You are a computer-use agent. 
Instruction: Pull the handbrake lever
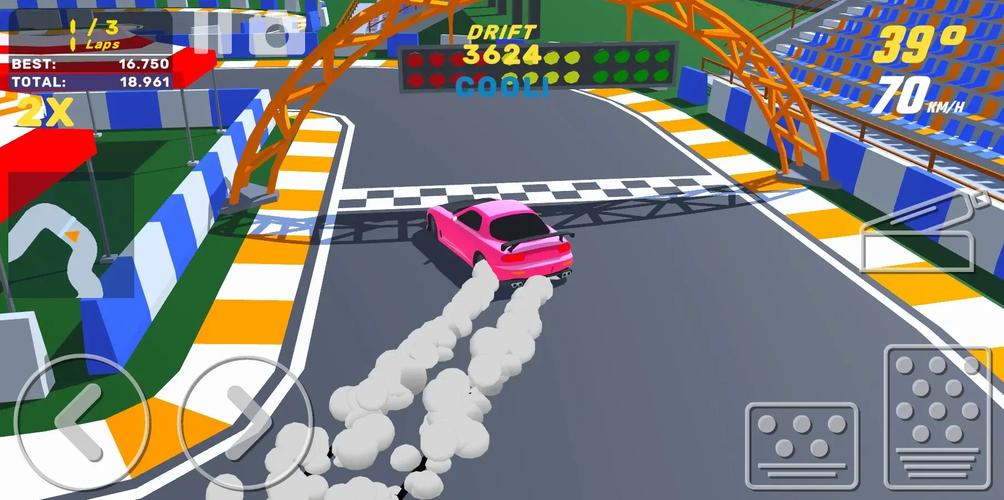coord(917,233)
